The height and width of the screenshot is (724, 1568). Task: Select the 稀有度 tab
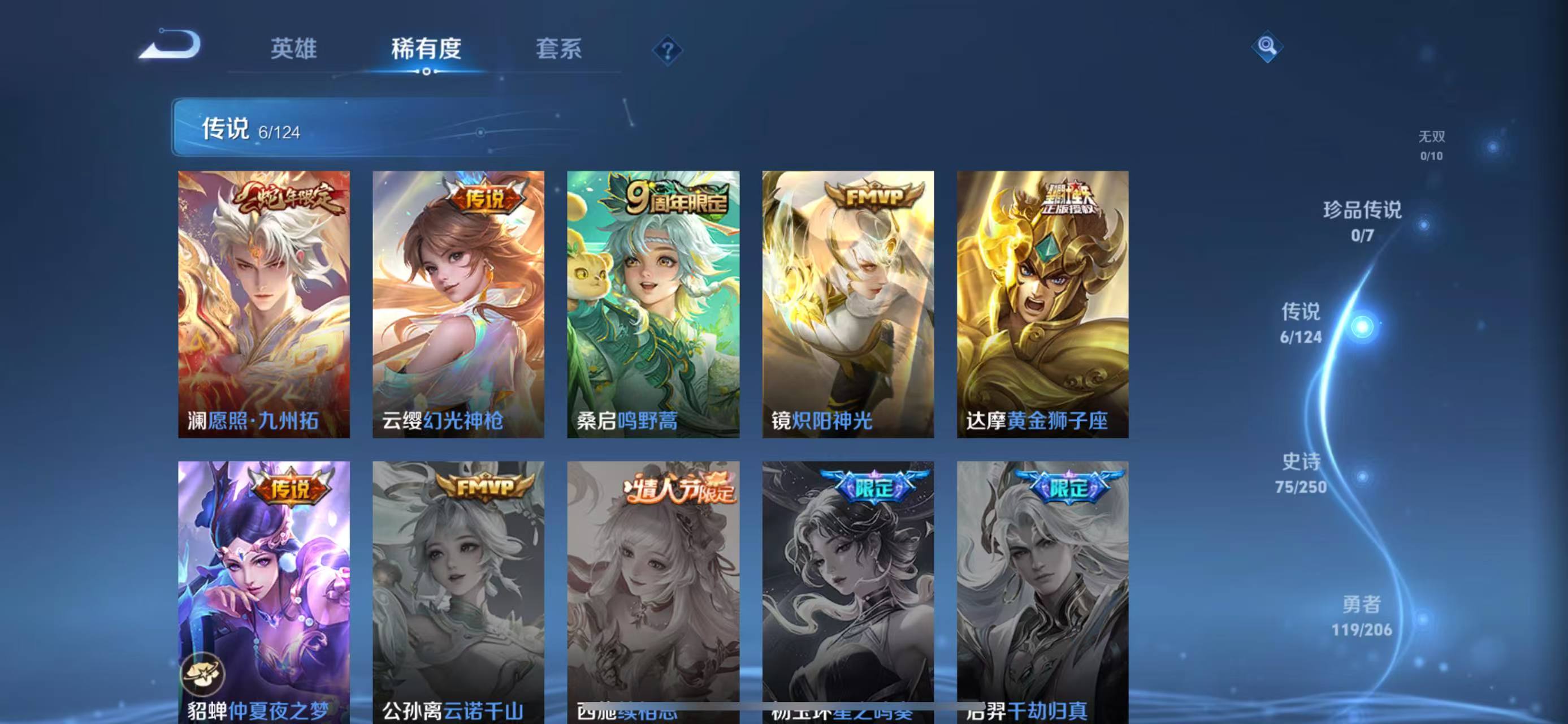click(x=426, y=49)
